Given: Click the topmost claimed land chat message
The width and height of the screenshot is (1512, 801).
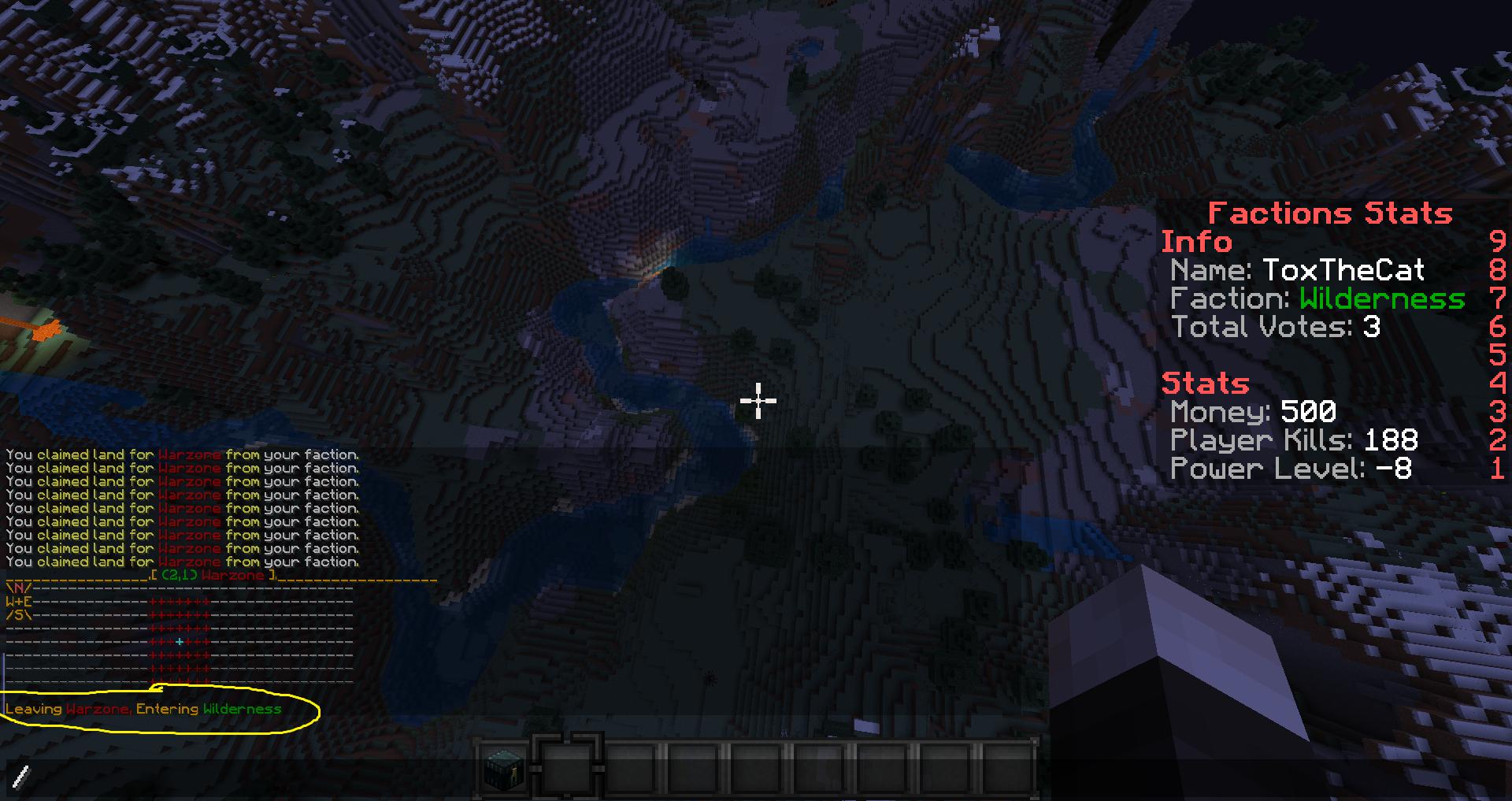Looking at the screenshot, I should tap(181, 454).
